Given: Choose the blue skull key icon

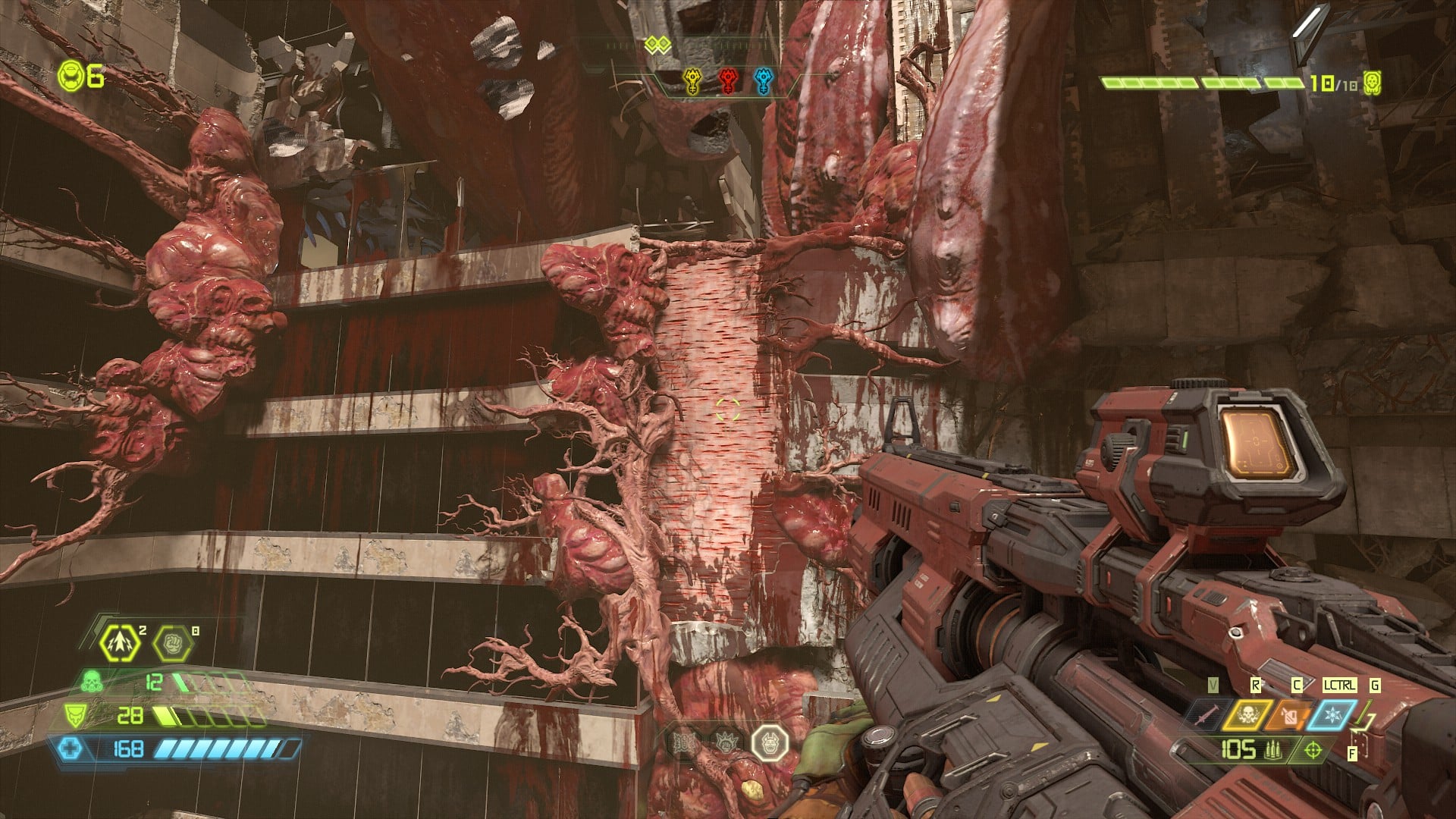Looking at the screenshot, I should (x=764, y=80).
